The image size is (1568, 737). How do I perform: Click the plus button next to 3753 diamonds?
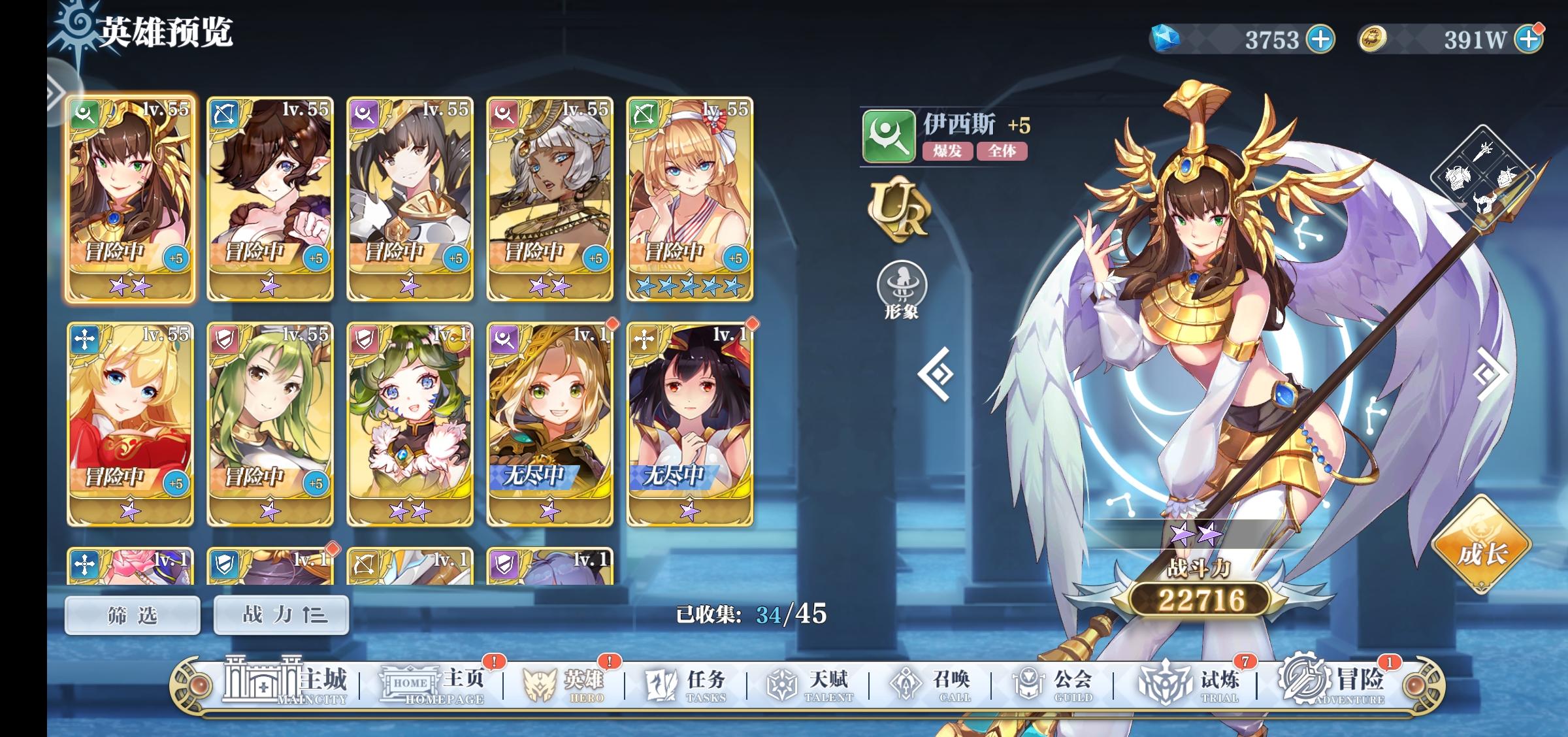tap(1322, 38)
